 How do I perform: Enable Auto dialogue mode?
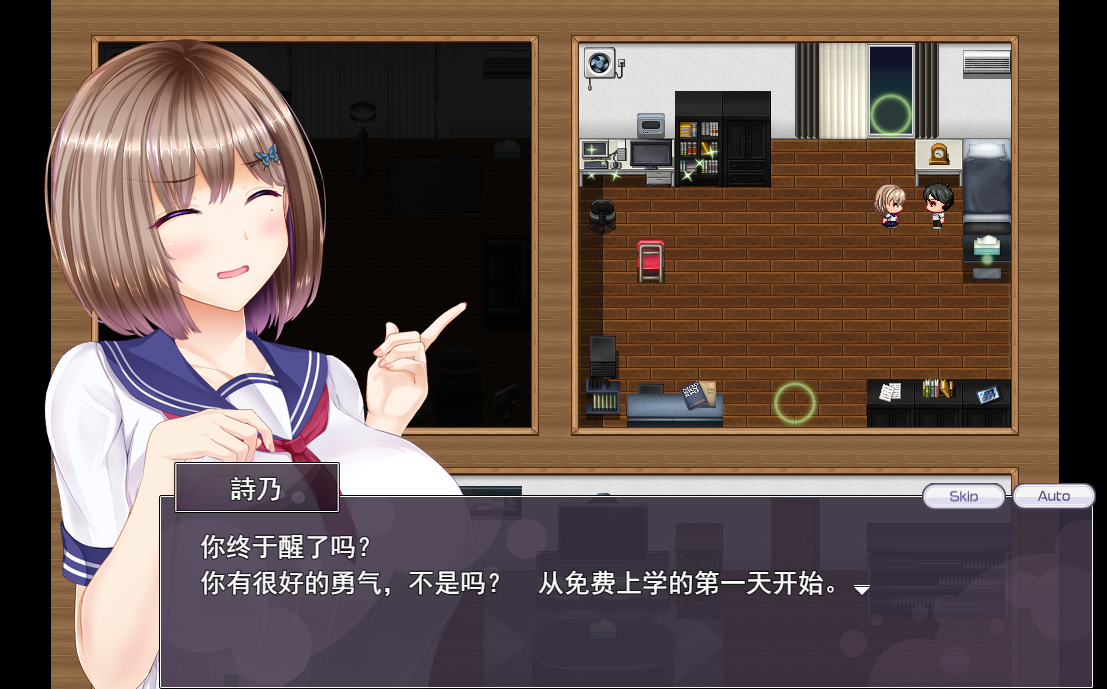point(1053,496)
